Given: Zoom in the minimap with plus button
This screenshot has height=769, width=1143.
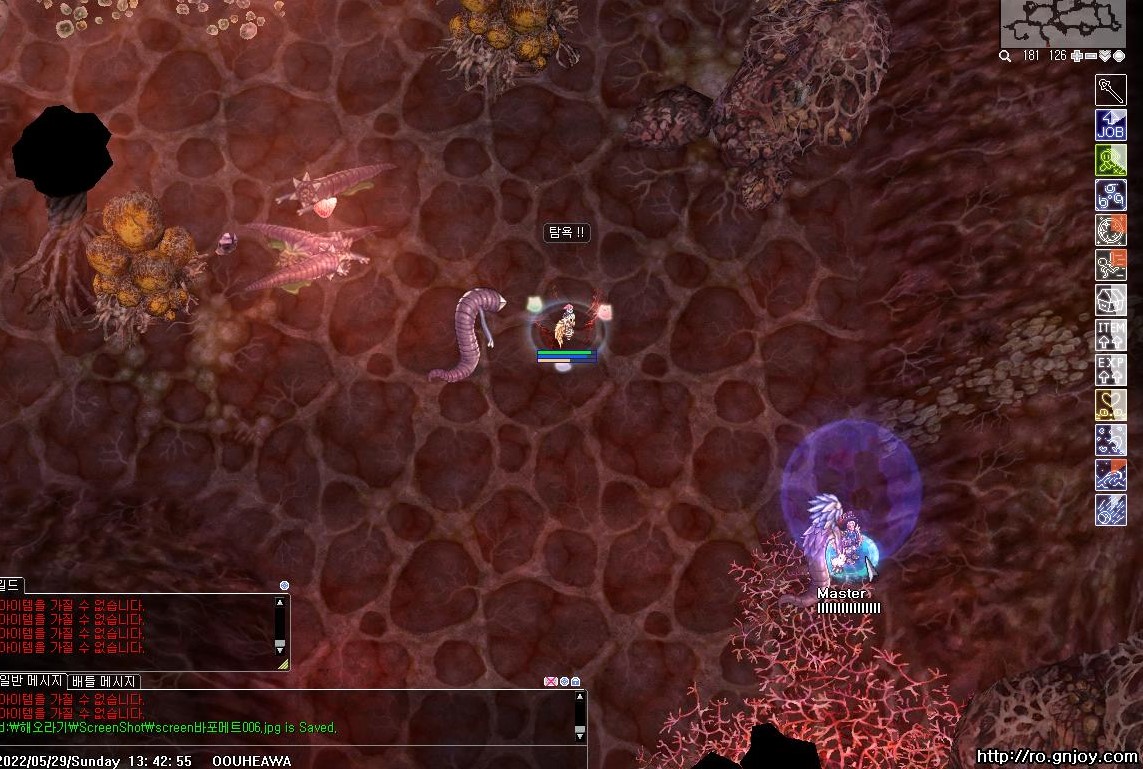Looking at the screenshot, I should tap(1076, 56).
